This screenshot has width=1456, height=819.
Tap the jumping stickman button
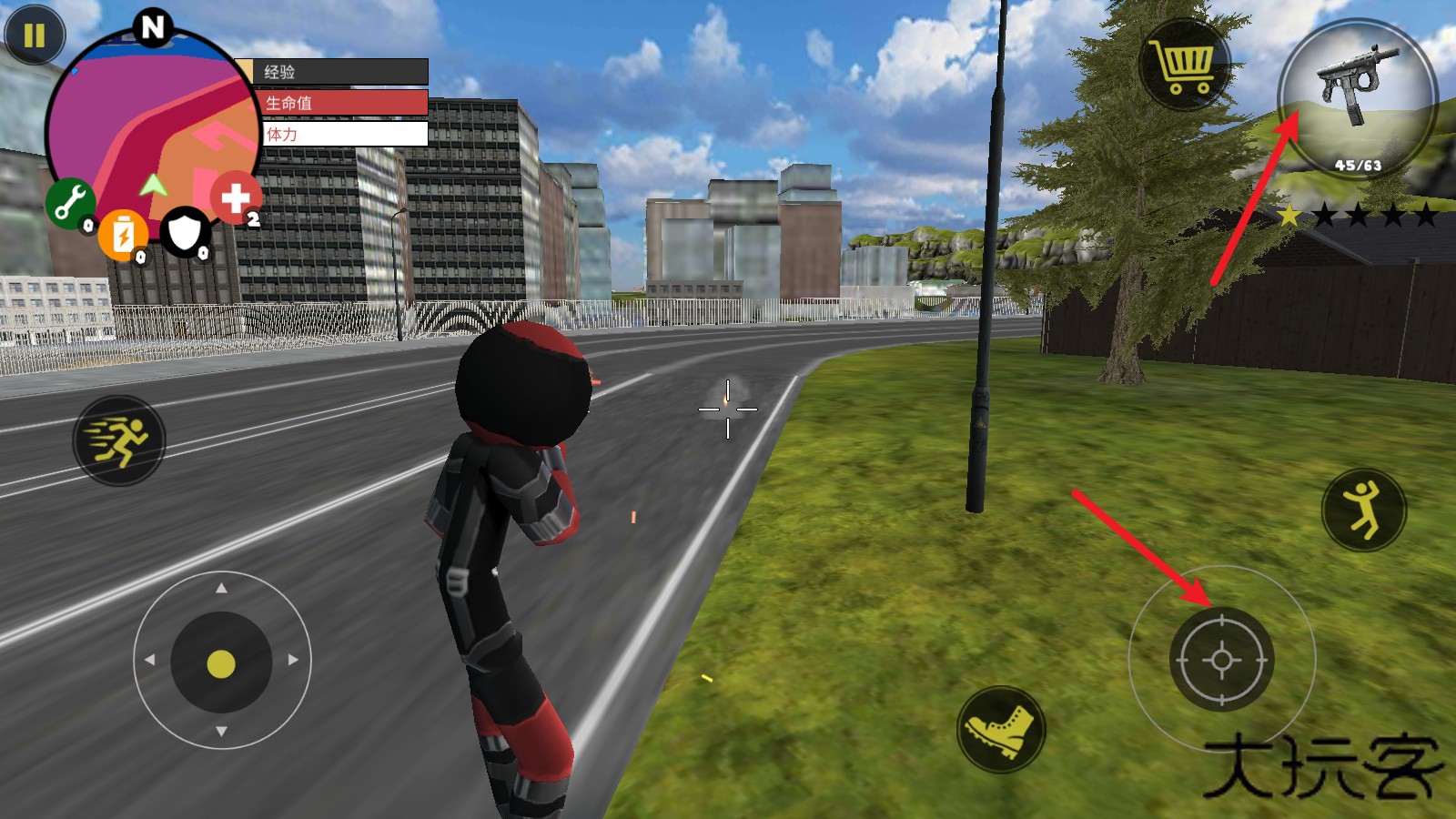tap(1363, 510)
